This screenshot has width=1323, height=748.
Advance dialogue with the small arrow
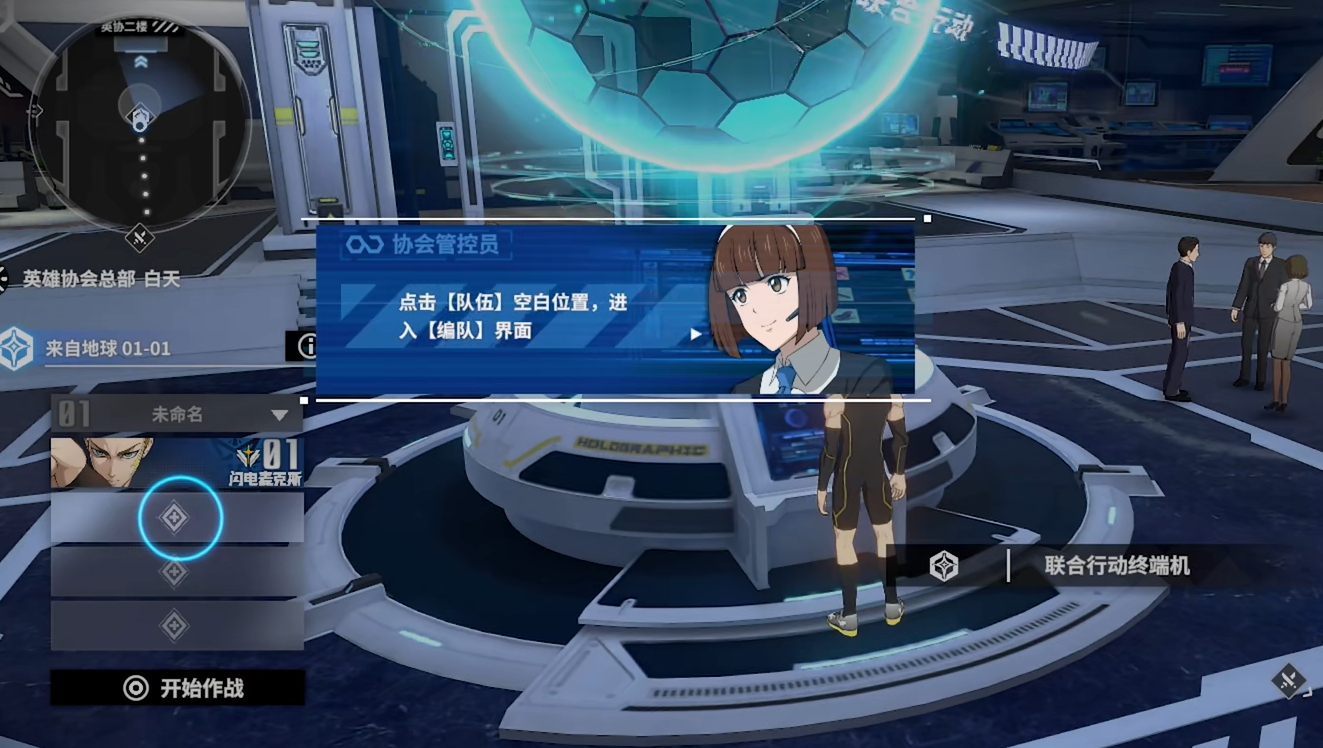696,334
